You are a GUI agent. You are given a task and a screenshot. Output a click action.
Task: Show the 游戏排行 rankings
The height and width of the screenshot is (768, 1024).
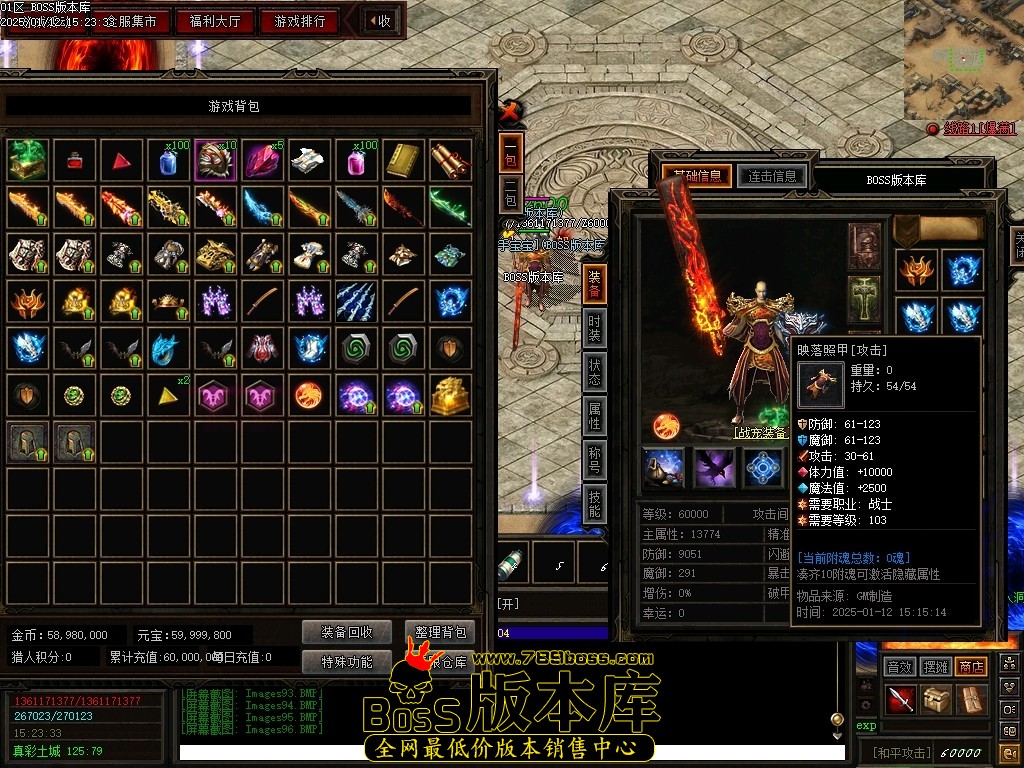point(300,21)
